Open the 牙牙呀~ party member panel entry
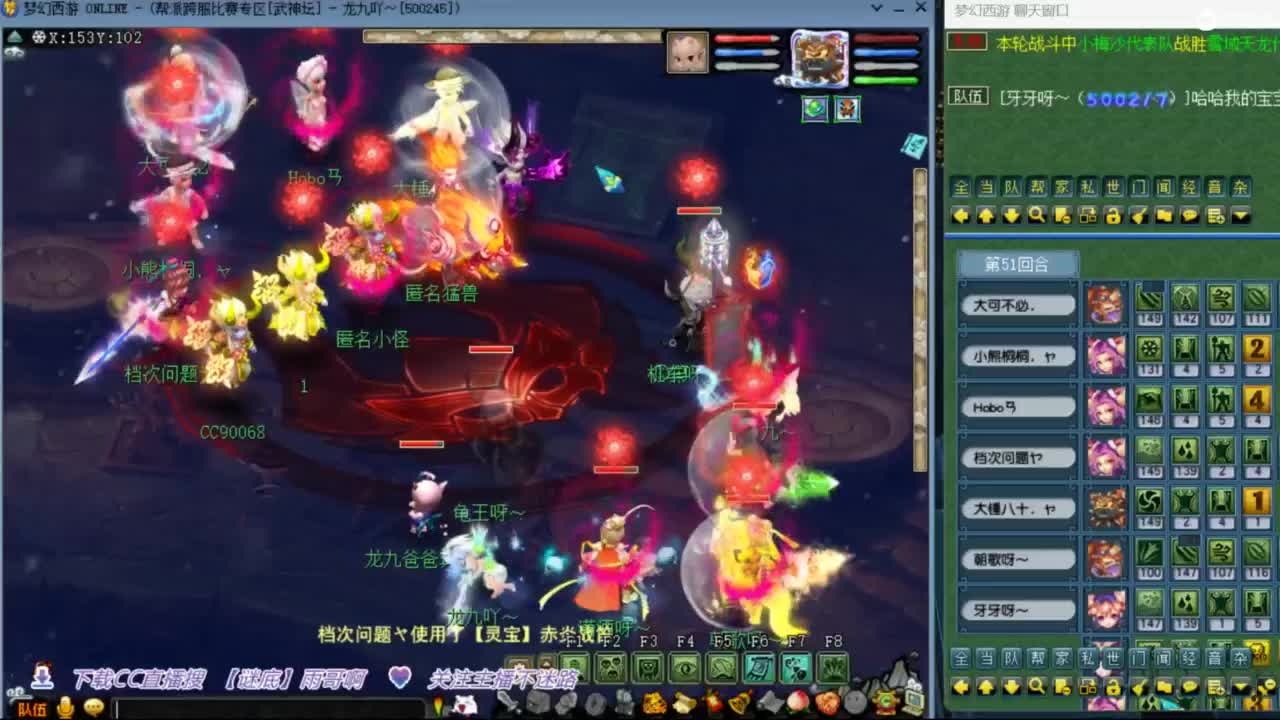Viewport: 1280px width, 720px height. coord(1019,609)
